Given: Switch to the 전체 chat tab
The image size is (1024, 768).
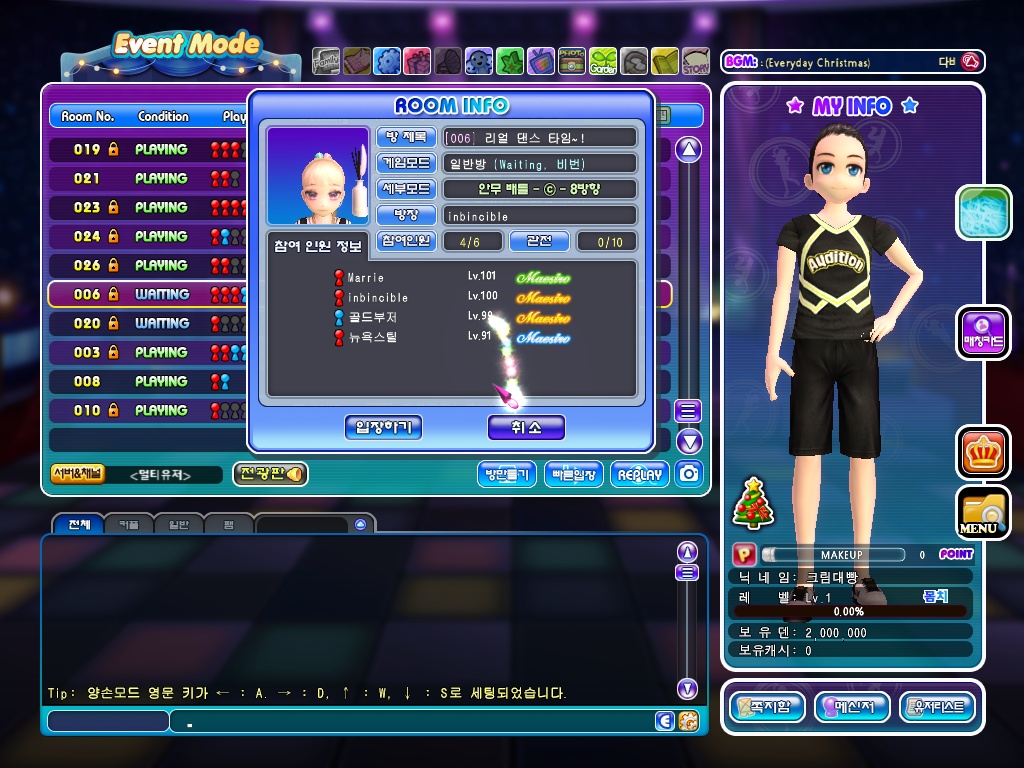Looking at the screenshot, I should 79,524.
